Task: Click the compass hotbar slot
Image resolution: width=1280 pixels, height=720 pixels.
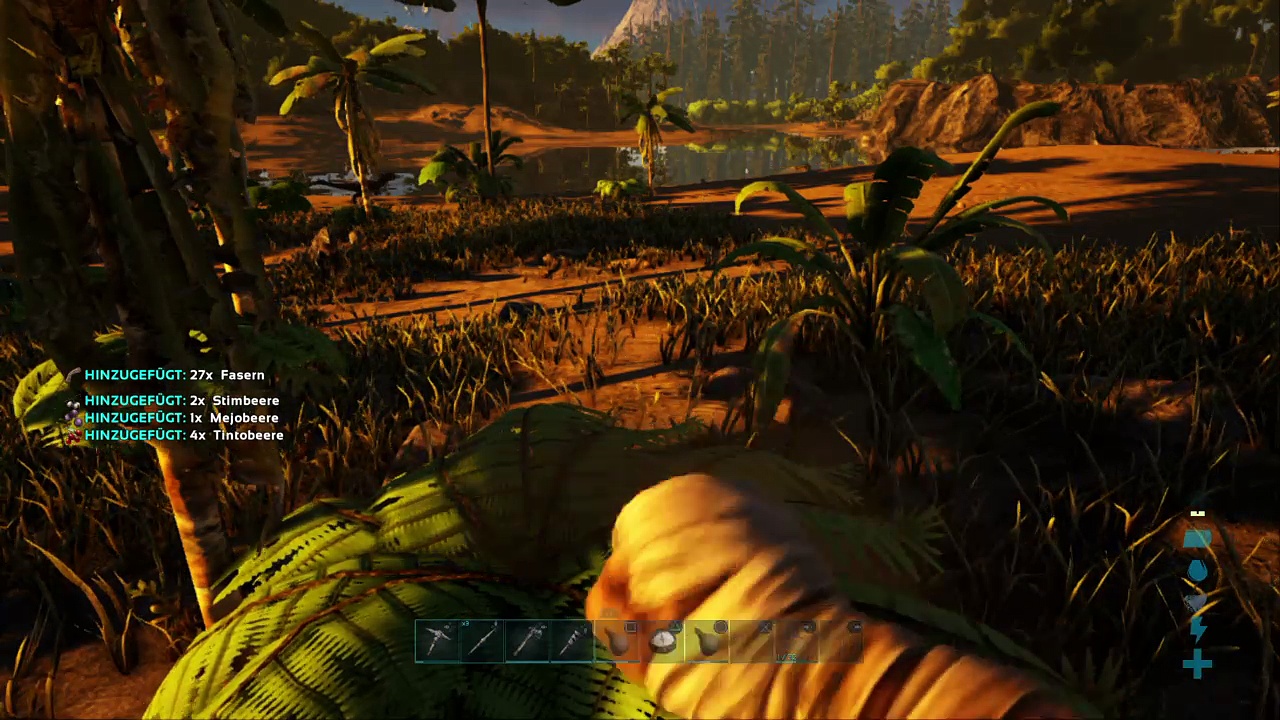Action: click(662, 642)
